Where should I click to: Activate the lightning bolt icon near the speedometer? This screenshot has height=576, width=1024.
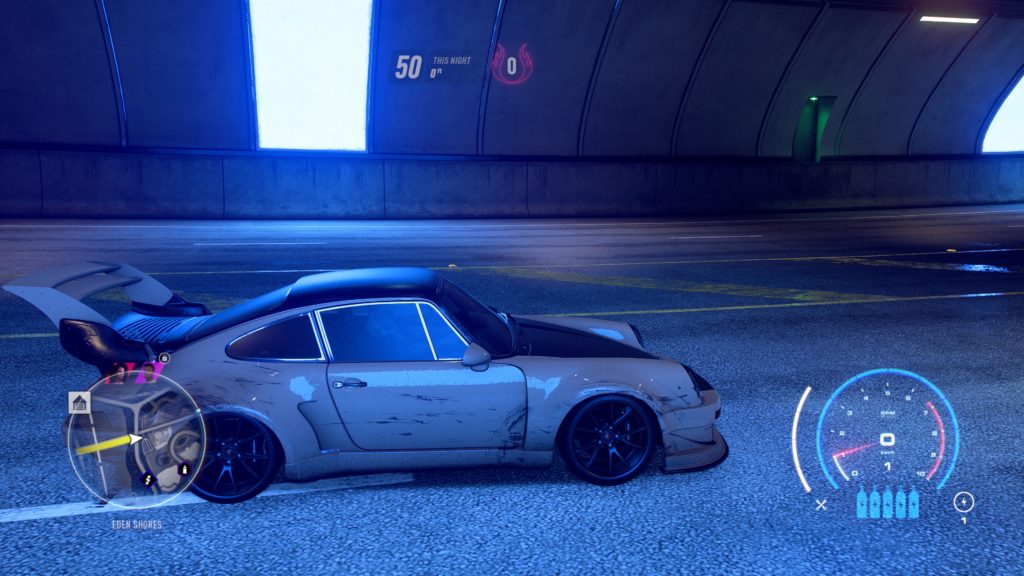click(x=964, y=502)
